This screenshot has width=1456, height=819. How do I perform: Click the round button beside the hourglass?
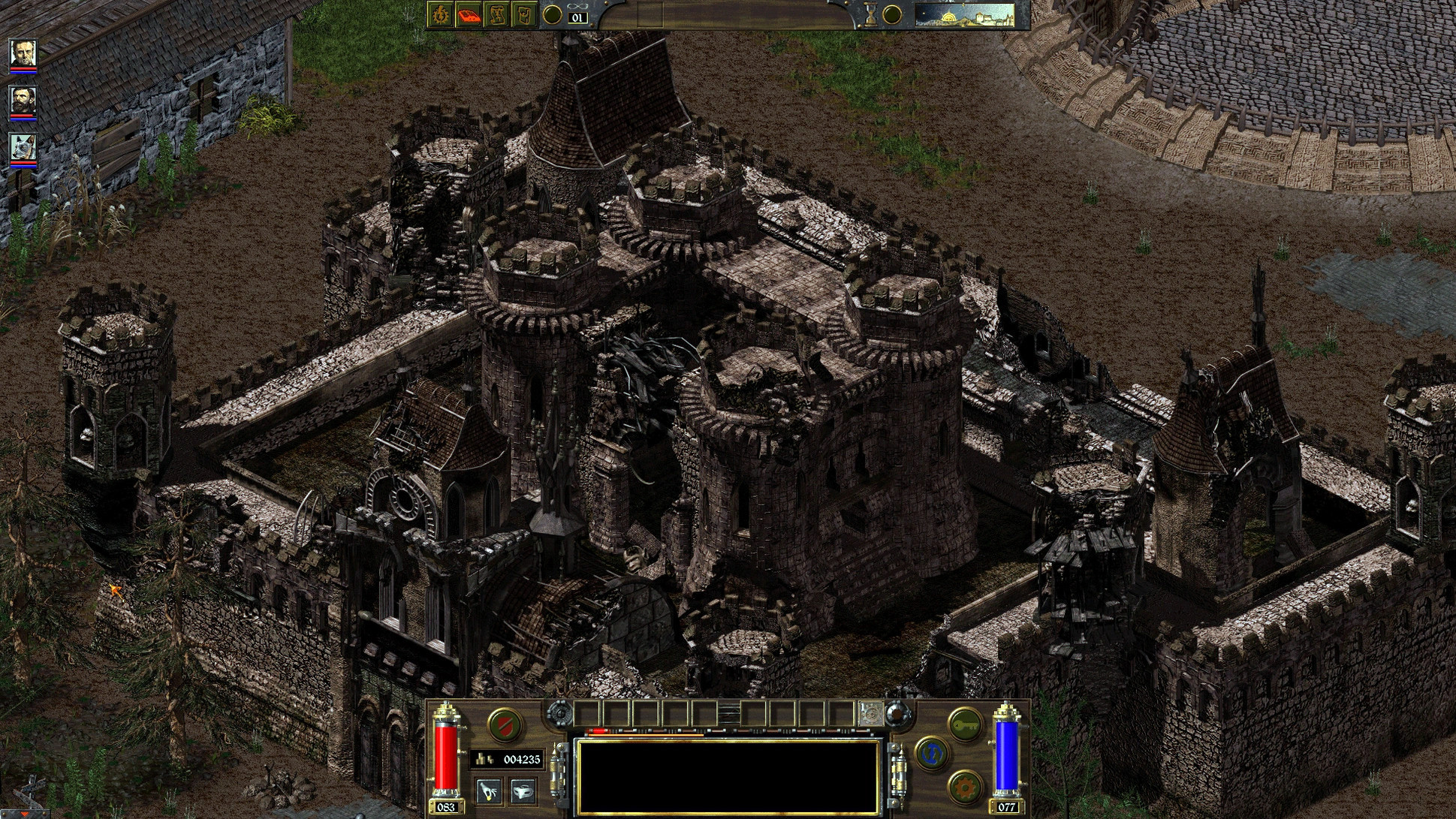[892, 14]
